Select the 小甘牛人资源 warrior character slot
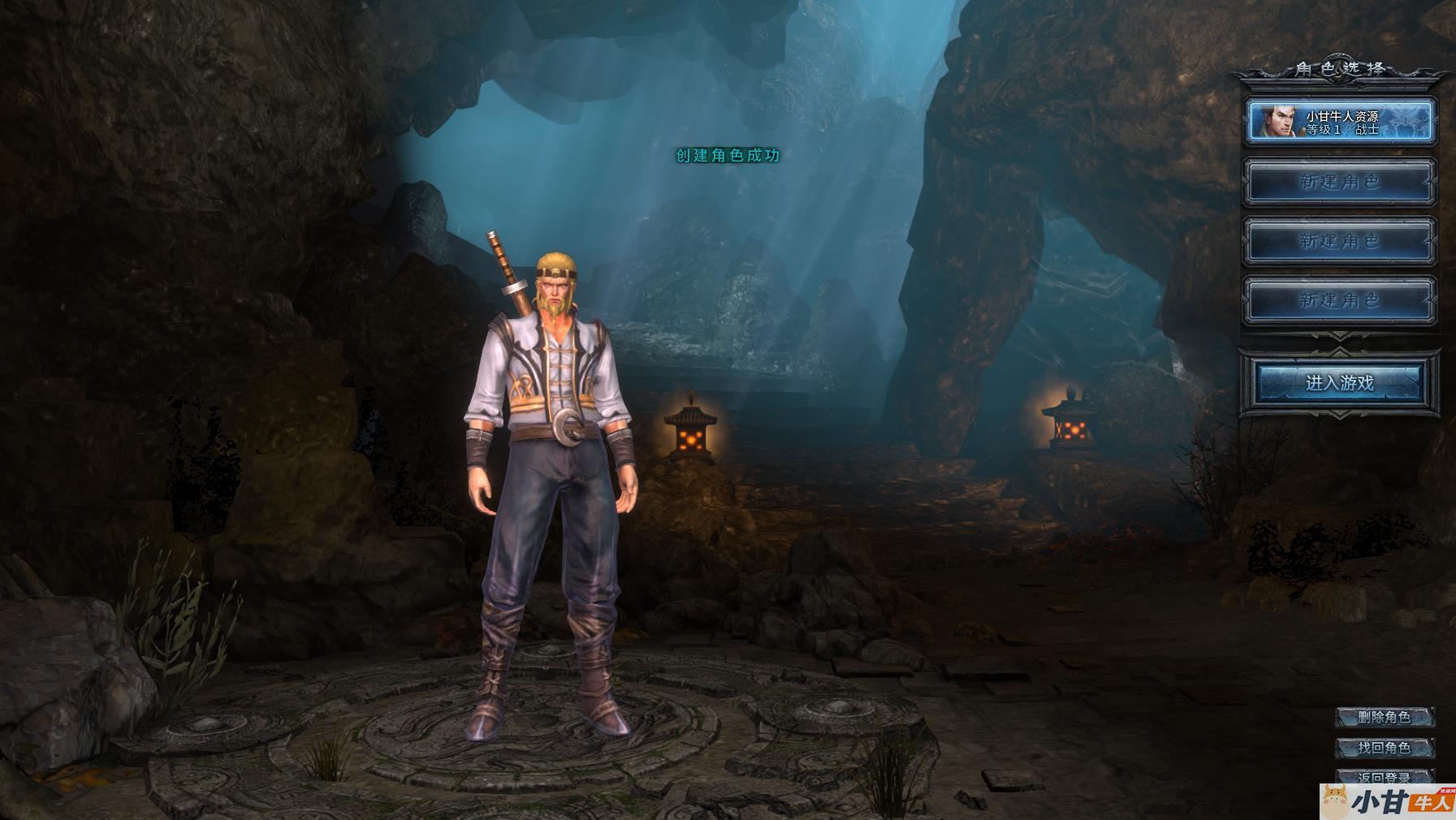This screenshot has width=1456, height=820. [1339, 122]
